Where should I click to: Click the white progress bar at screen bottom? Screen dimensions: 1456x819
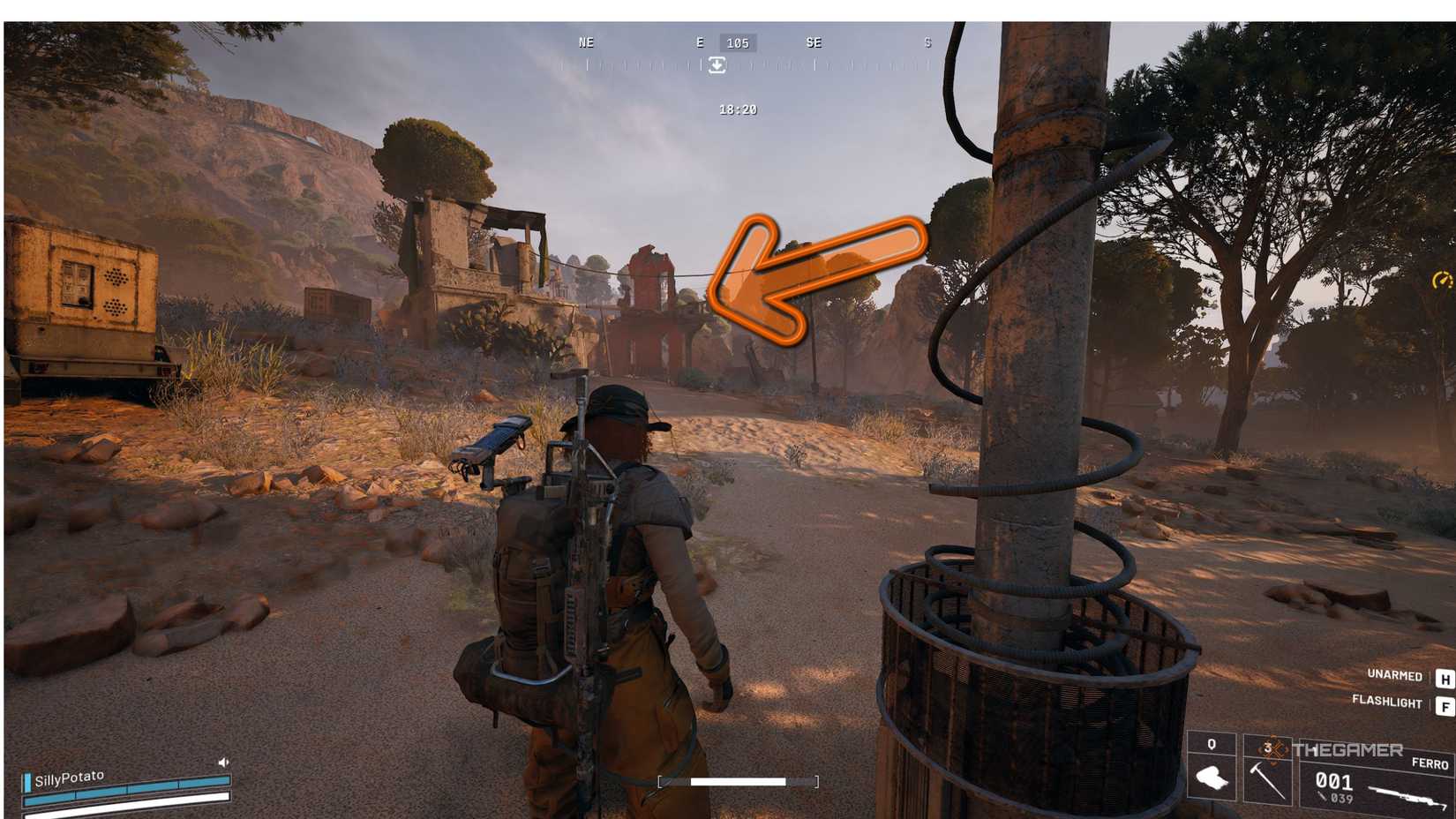pyautogui.click(x=739, y=781)
